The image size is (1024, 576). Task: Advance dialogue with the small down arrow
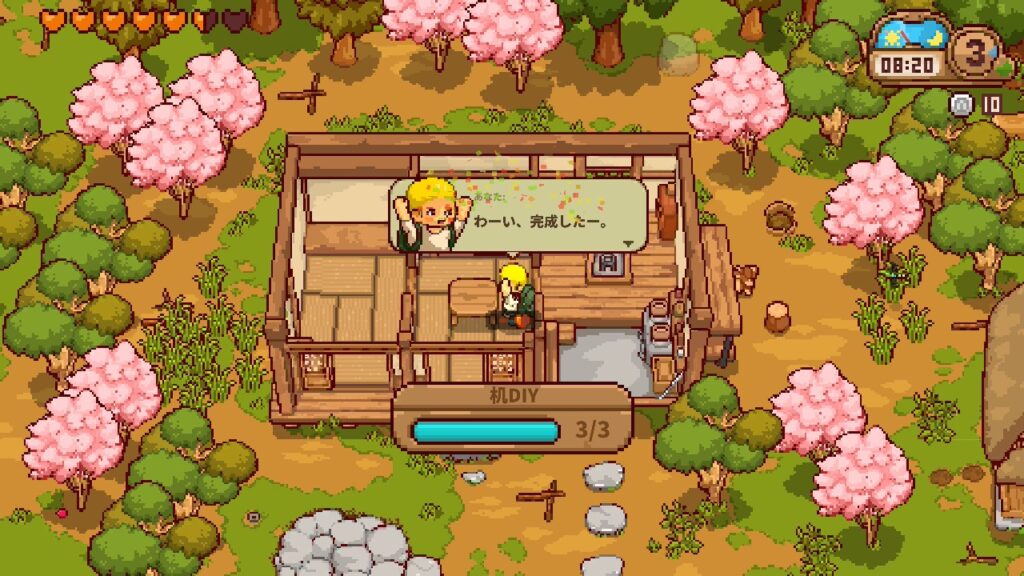click(x=628, y=243)
